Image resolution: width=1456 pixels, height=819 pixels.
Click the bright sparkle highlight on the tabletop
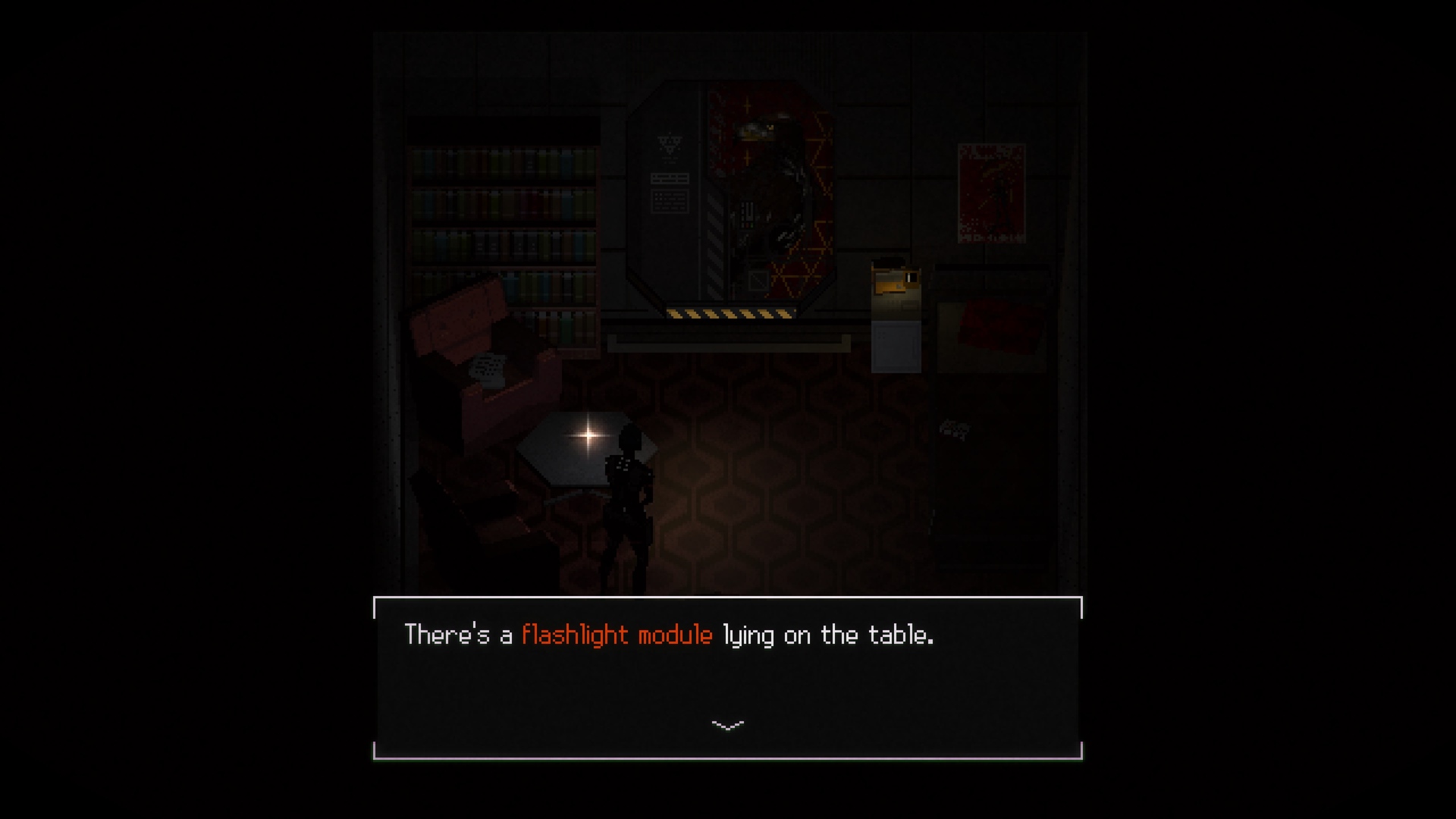(x=588, y=435)
